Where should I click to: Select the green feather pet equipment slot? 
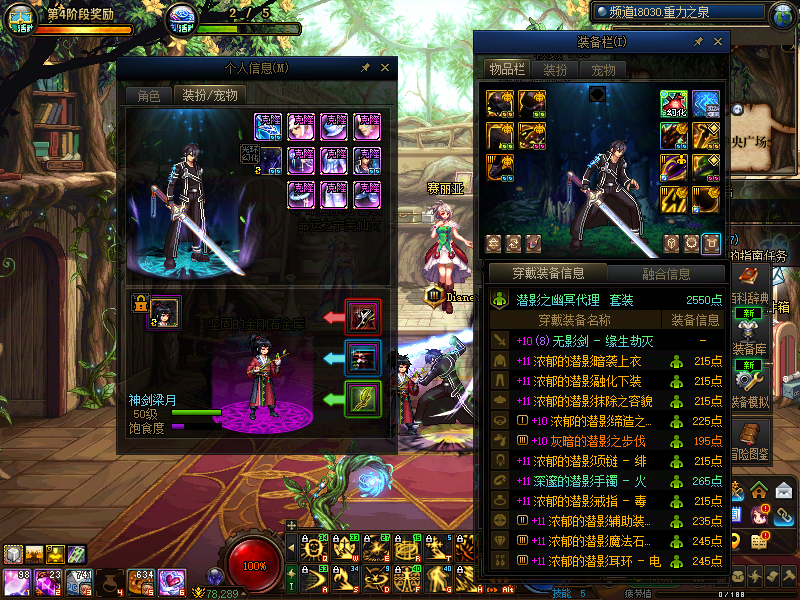pos(363,399)
